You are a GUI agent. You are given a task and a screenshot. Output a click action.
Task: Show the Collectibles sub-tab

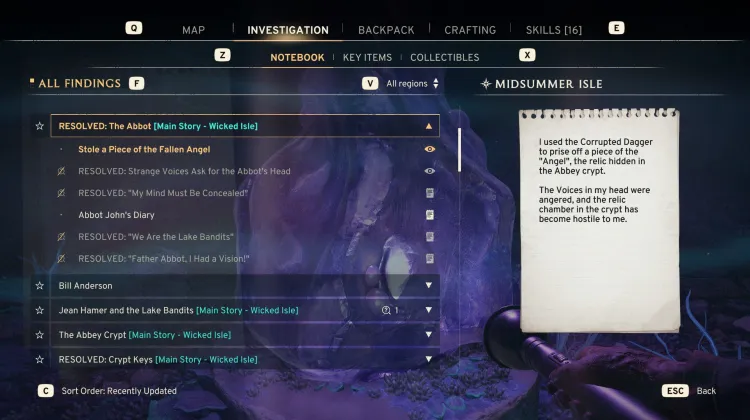click(444, 57)
